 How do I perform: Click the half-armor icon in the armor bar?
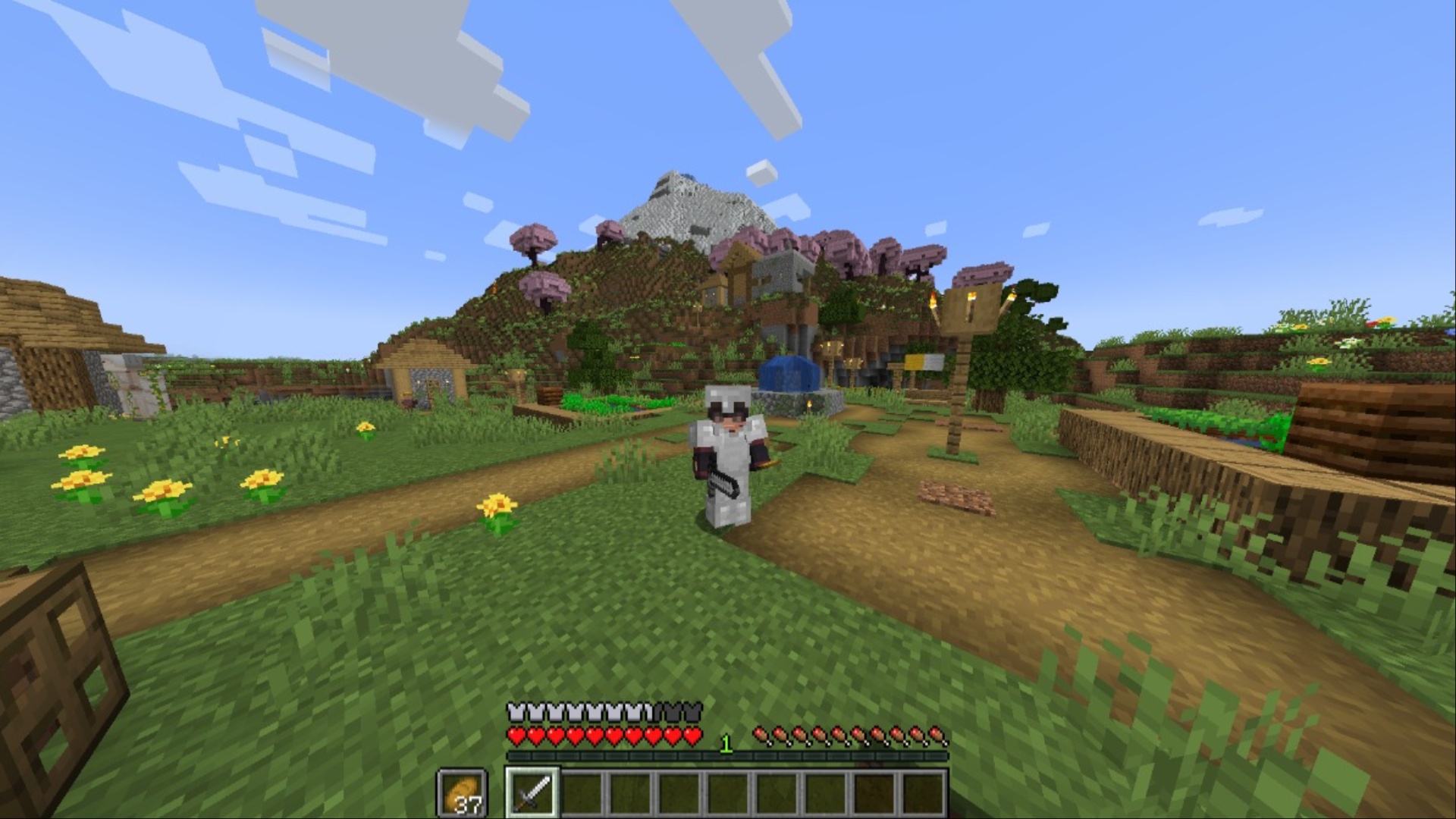(x=649, y=711)
